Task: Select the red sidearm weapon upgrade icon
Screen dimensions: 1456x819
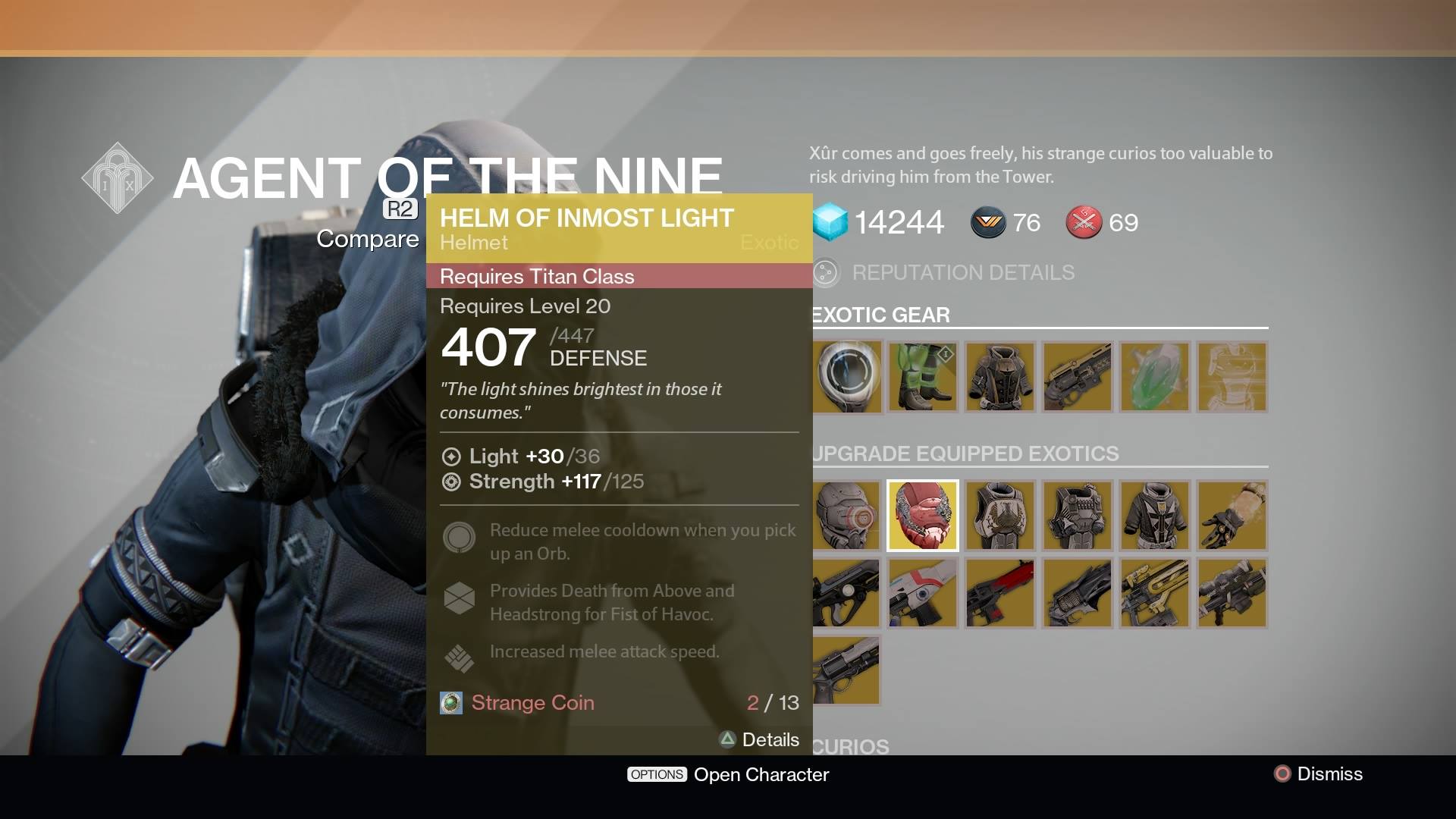Action: (x=999, y=594)
